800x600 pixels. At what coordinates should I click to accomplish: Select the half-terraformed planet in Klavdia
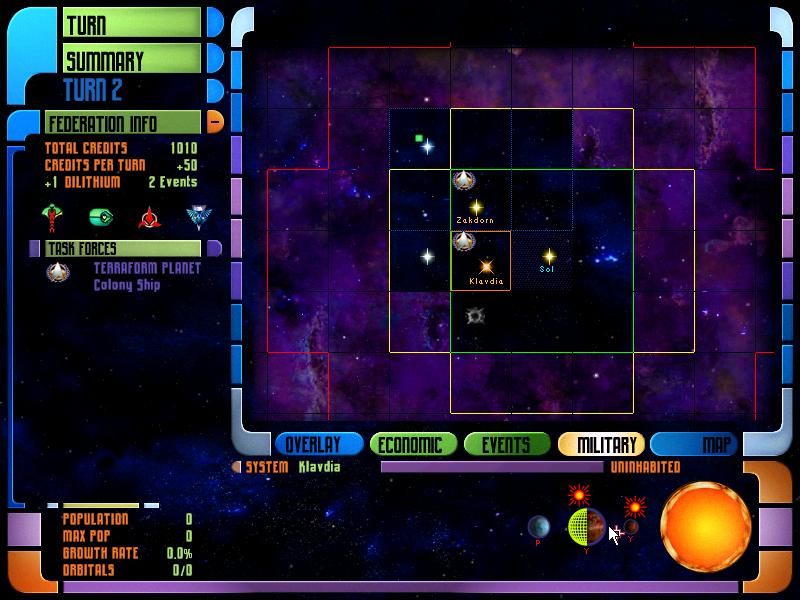(x=585, y=526)
